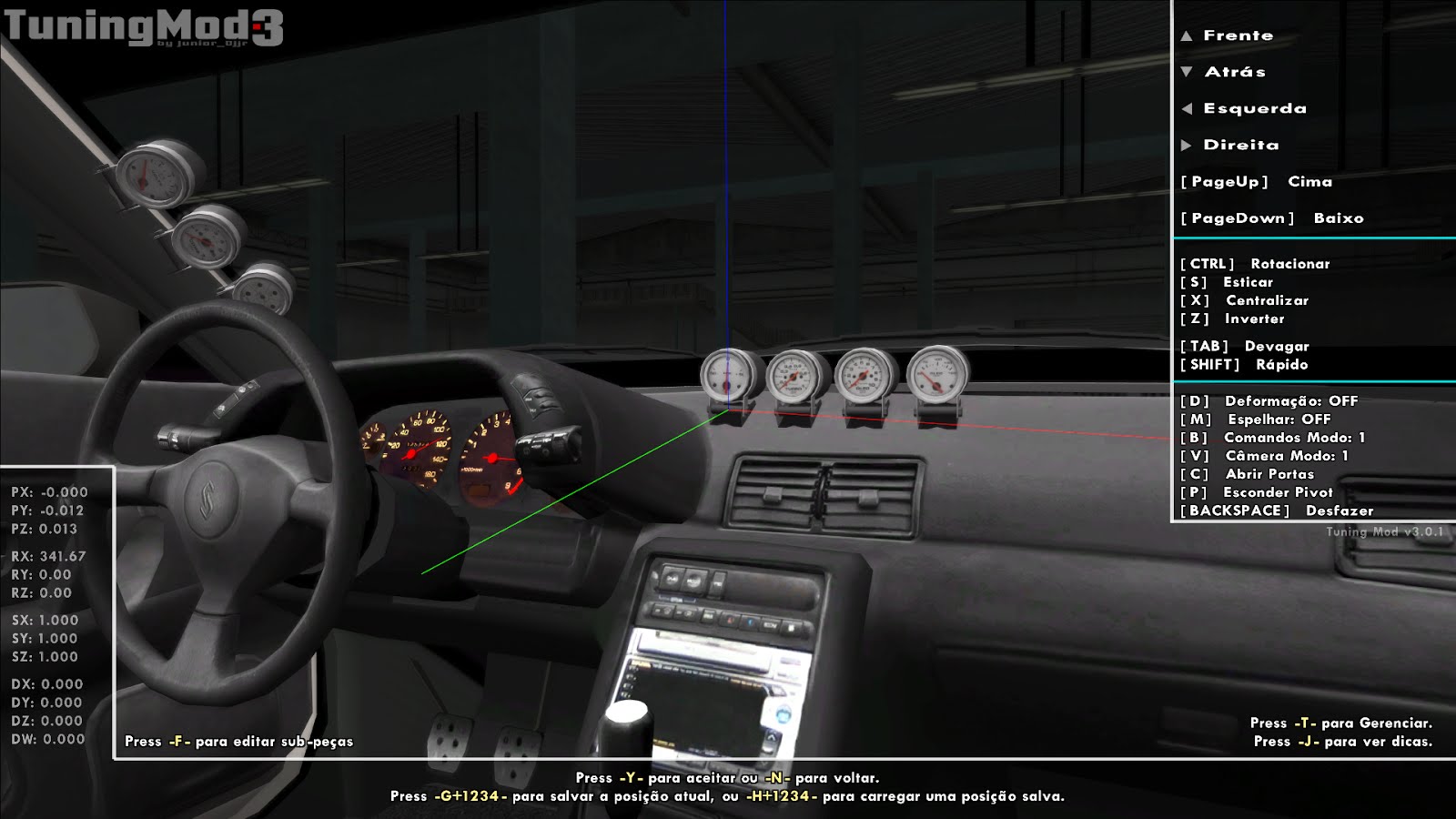Click the leftmost dashboard gauge
Screen dimensions: 1456x819
tap(728, 375)
